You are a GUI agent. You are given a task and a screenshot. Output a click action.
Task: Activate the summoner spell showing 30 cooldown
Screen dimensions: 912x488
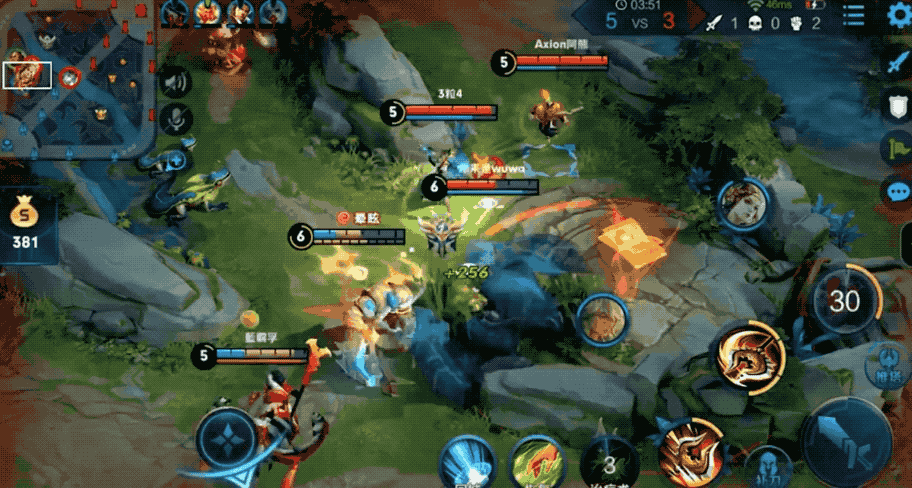845,300
